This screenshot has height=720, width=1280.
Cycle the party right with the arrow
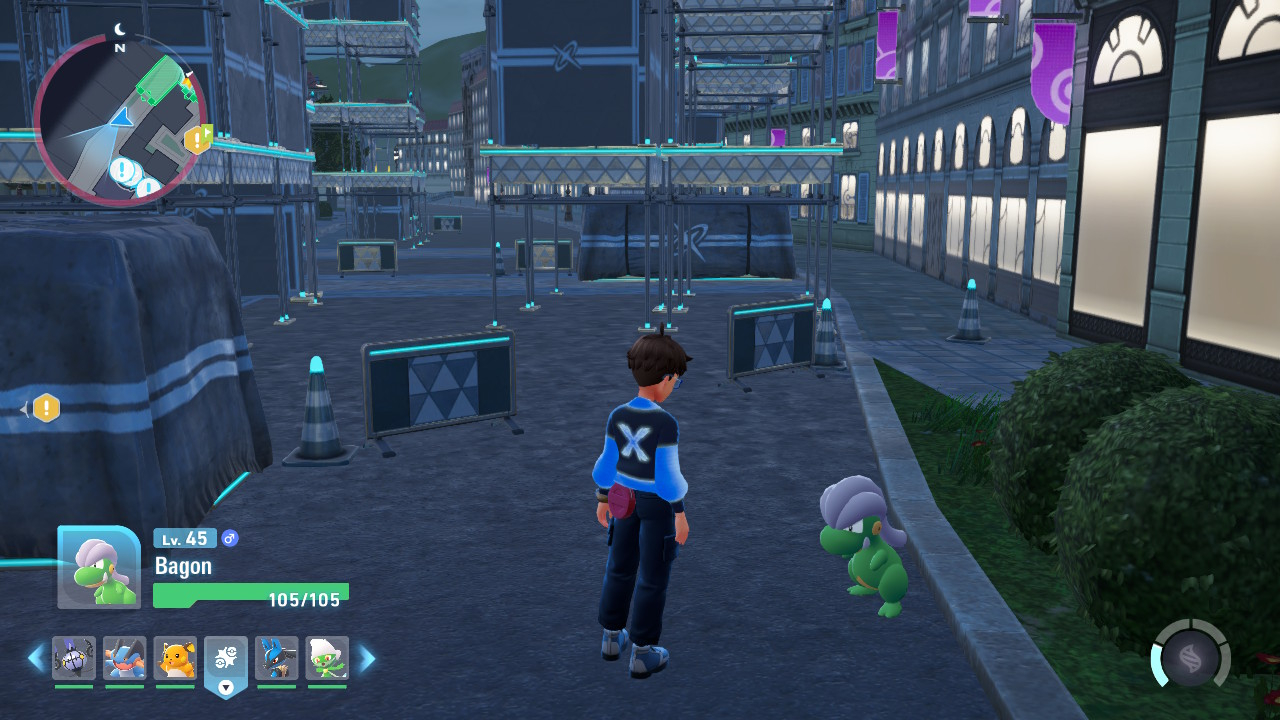coord(367,658)
